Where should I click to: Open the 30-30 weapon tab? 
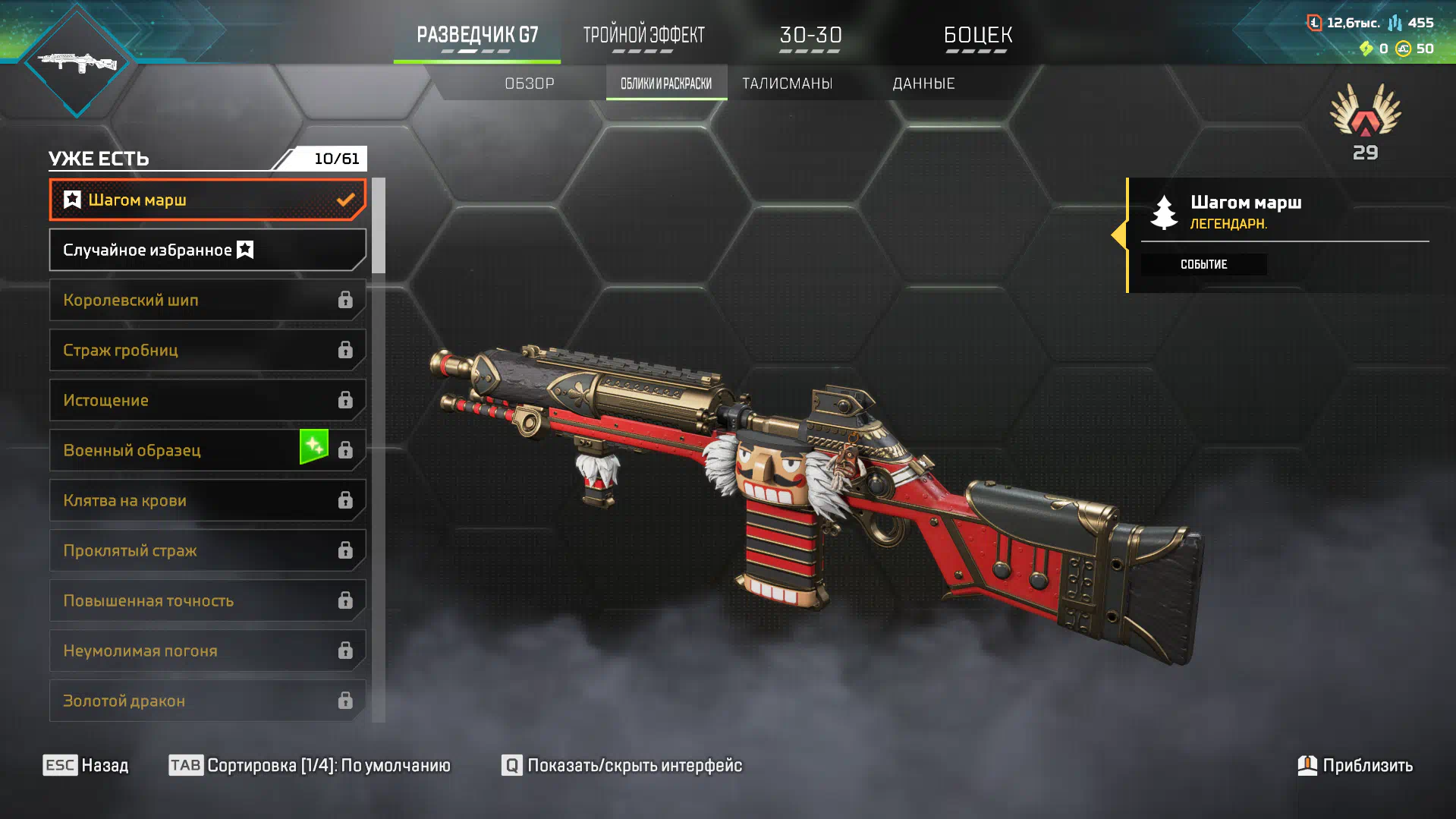tap(810, 36)
